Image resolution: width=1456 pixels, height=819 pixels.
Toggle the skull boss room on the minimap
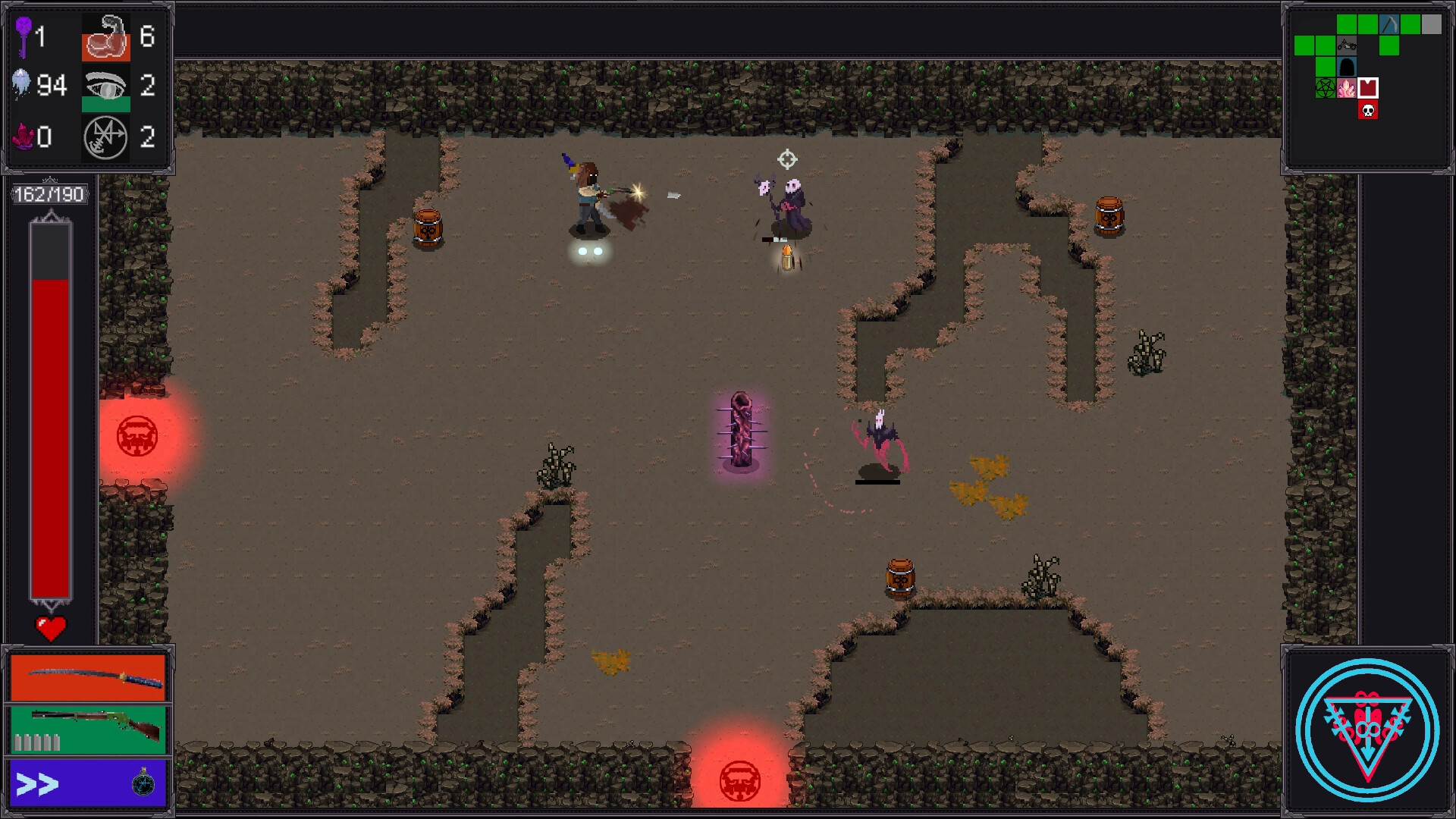pyautogui.click(x=1368, y=110)
